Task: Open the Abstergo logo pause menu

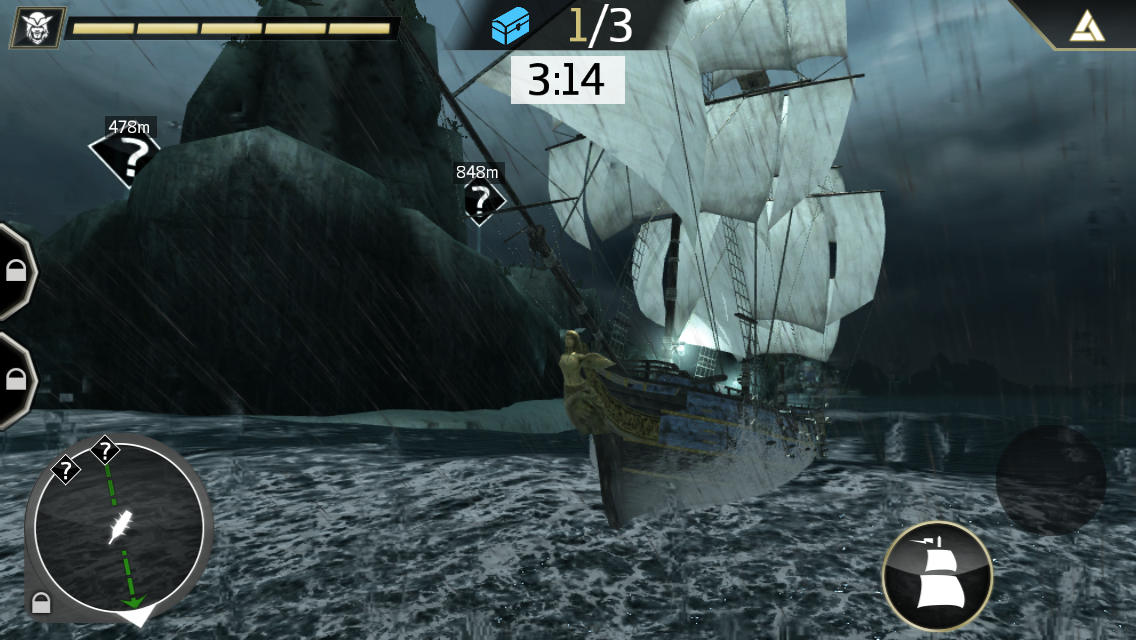Action: [x=1085, y=24]
